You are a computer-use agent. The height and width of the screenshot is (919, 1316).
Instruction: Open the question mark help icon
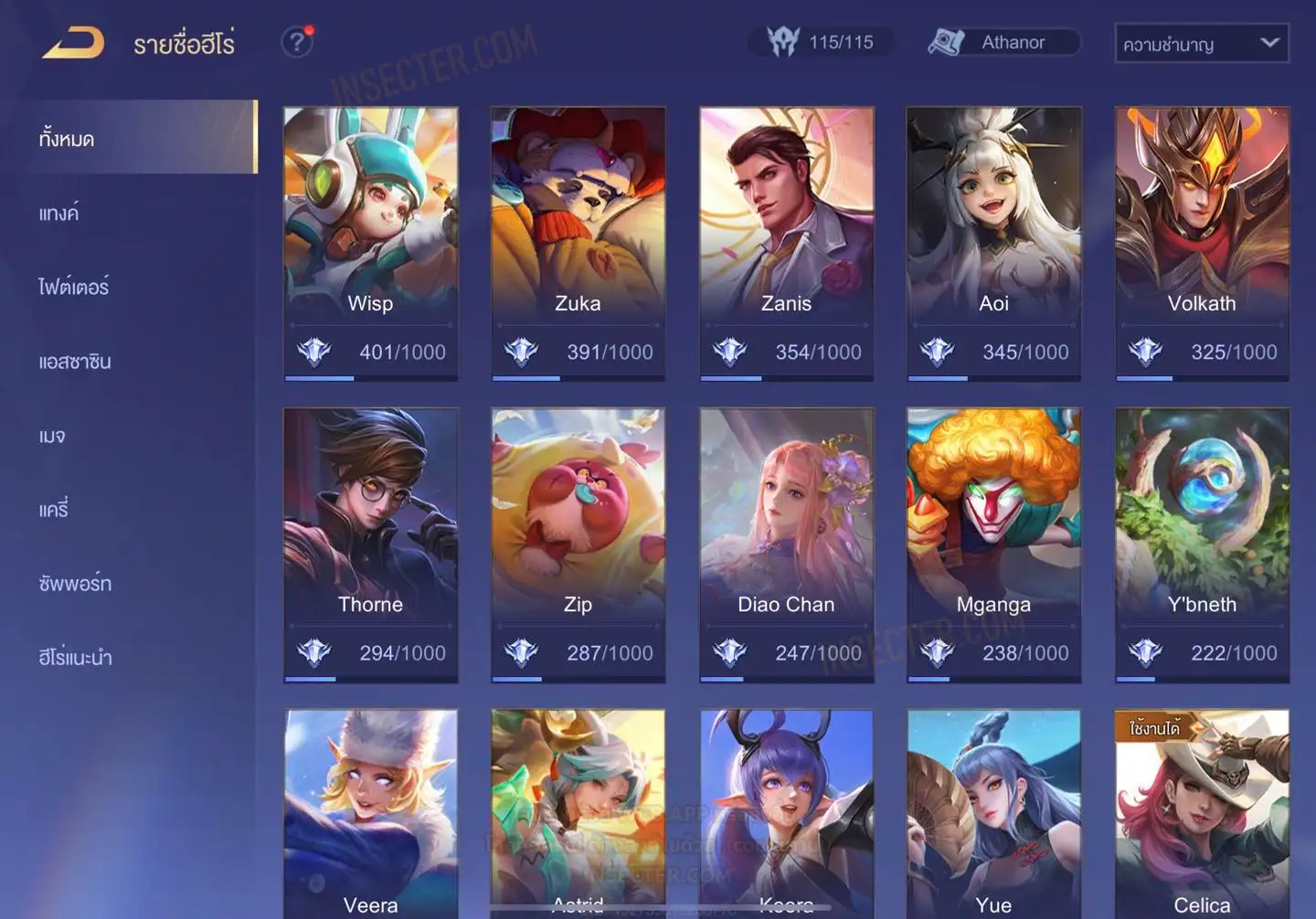pos(297,42)
